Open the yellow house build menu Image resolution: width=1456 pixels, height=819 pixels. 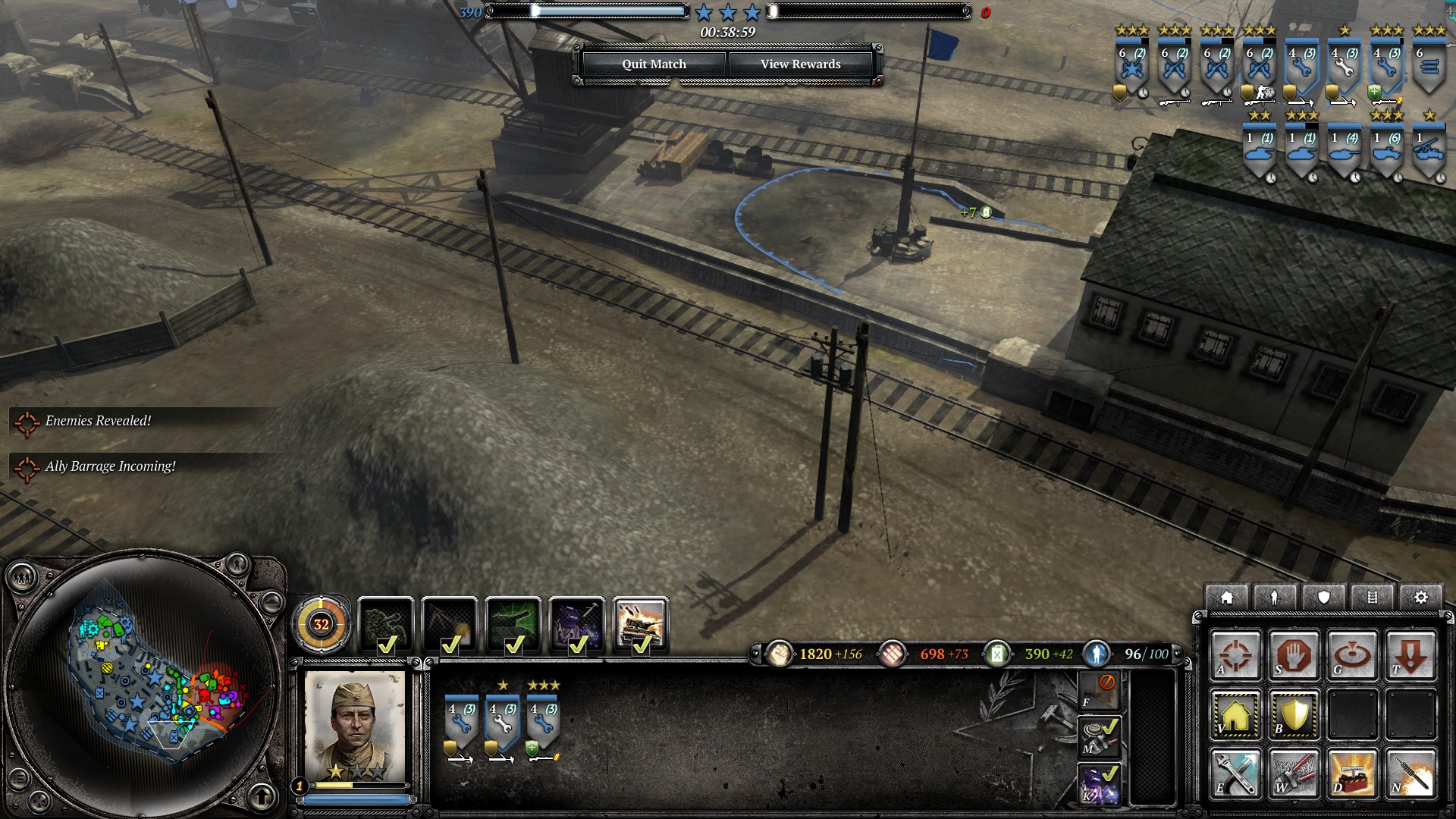1235,714
